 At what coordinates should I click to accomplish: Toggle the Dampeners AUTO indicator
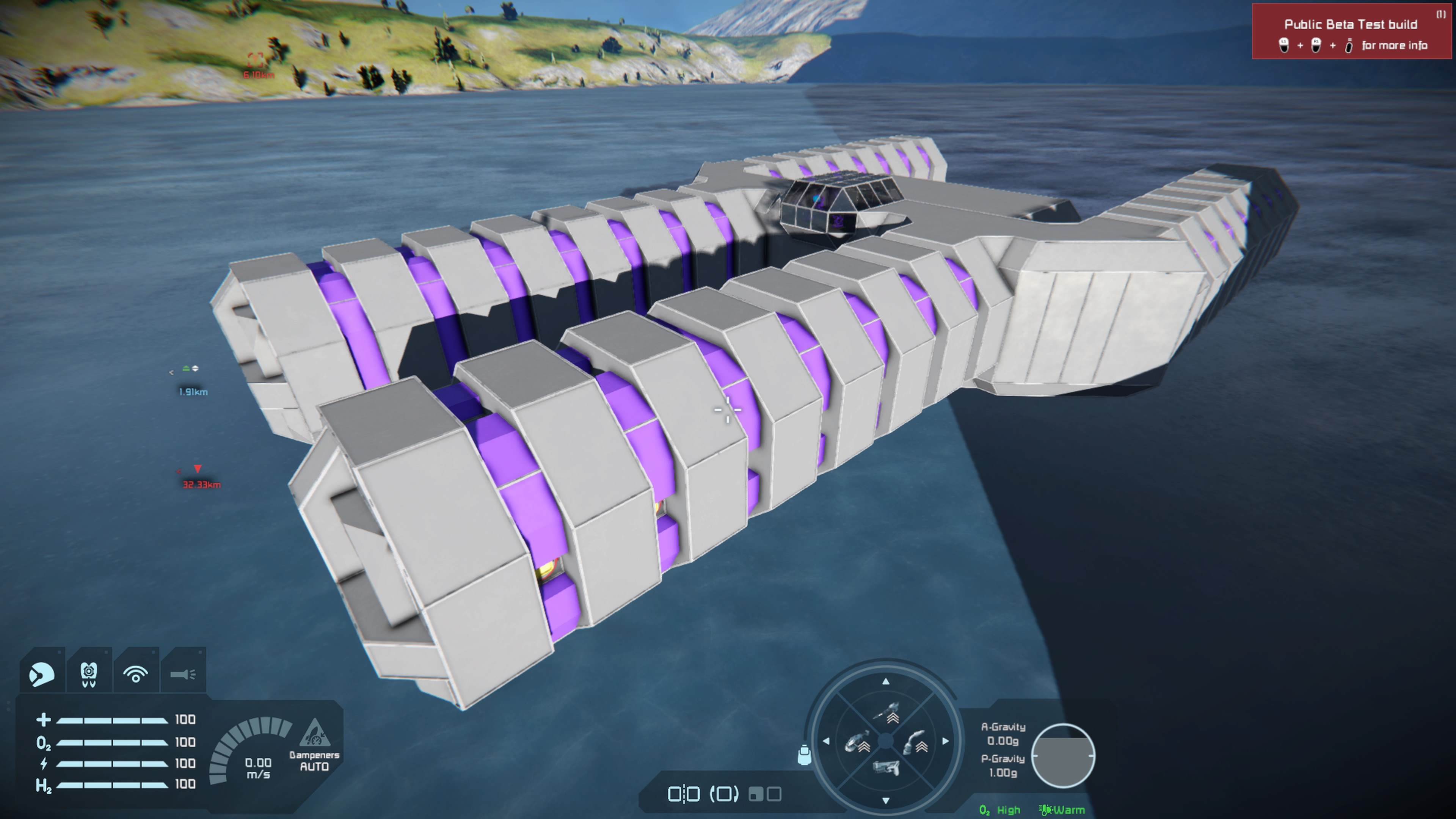314,745
